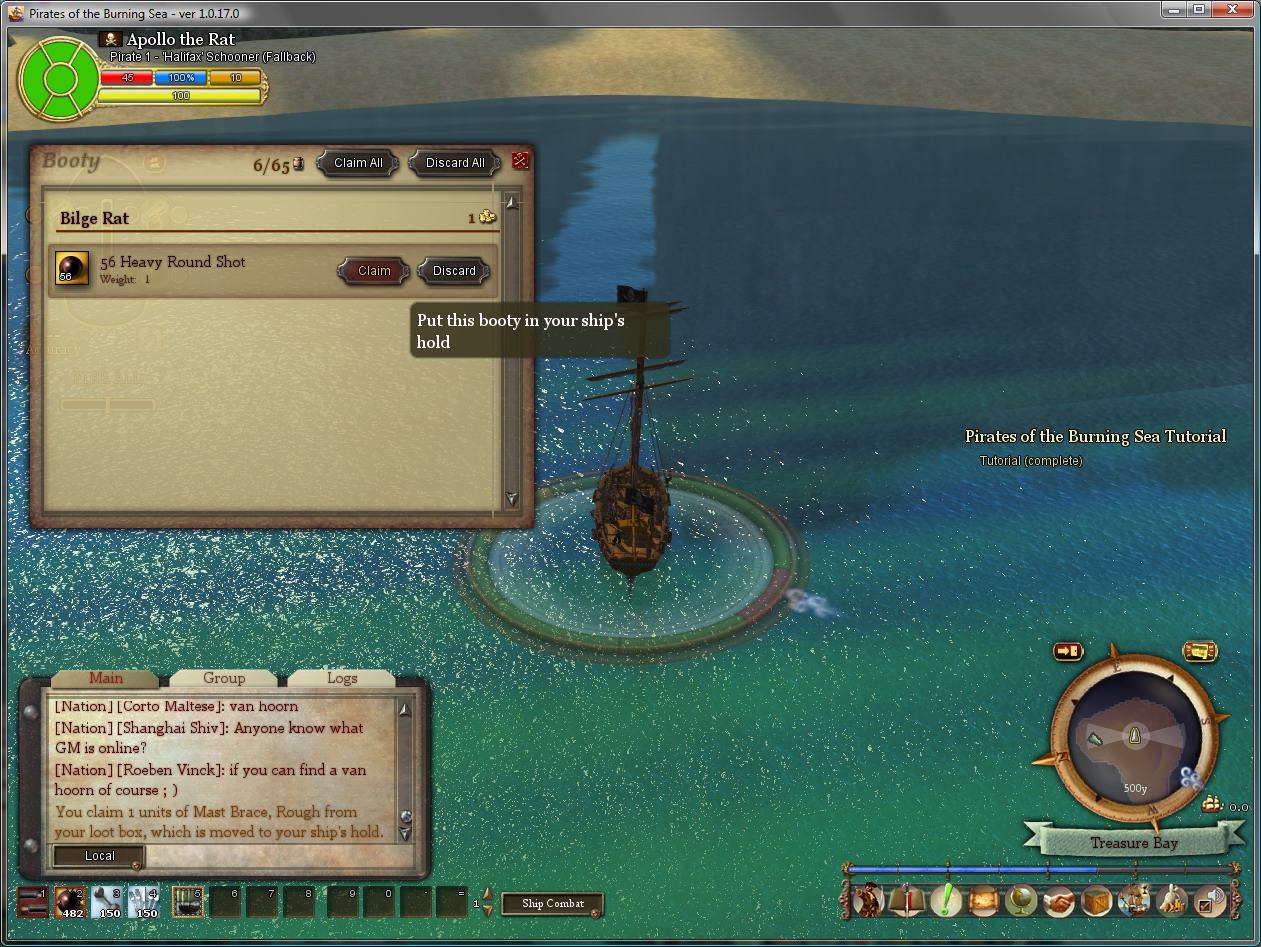The height and width of the screenshot is (947, 1261).
Task: Open the Ship Combat hotbar selector
Action: (x=553, y=904)
